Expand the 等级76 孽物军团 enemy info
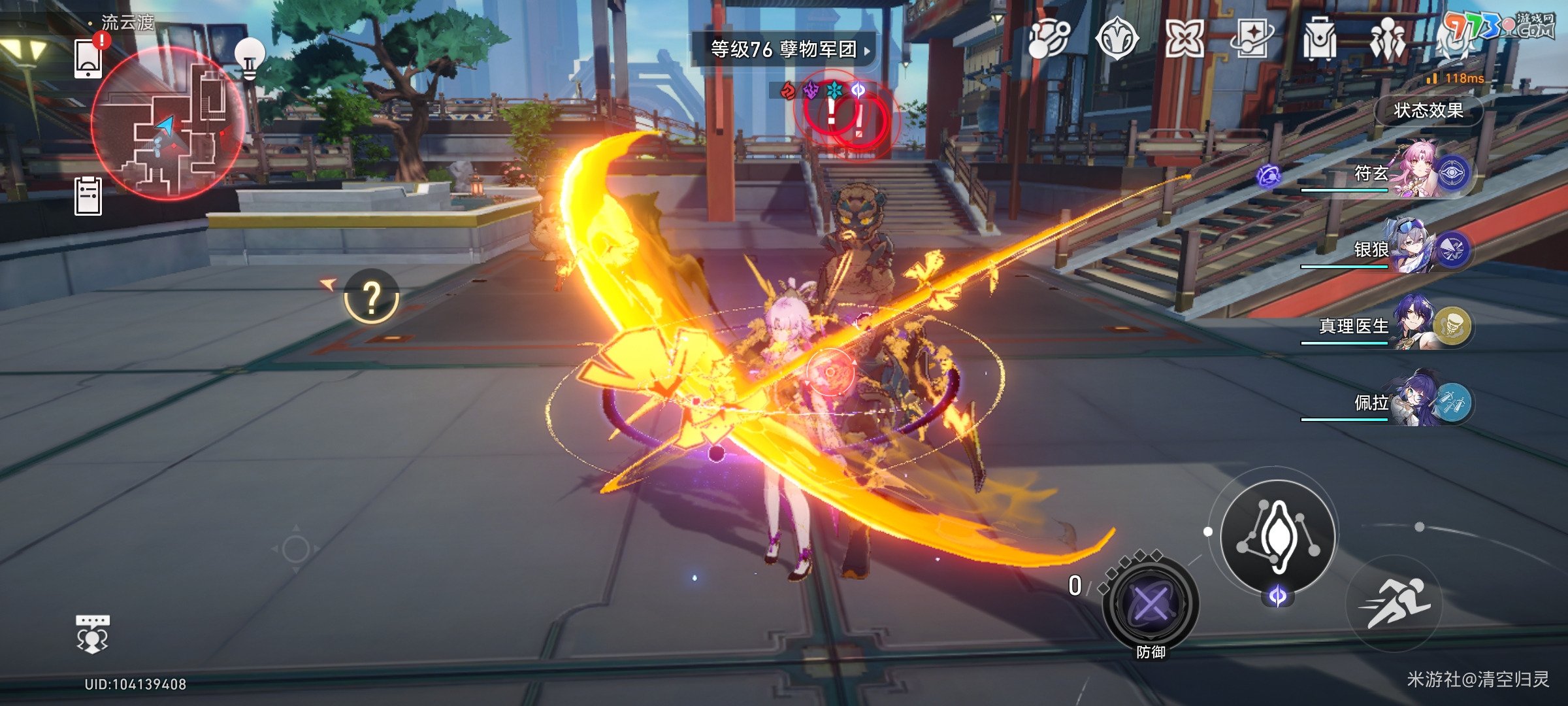1568x706 pixels. point(784,49)
